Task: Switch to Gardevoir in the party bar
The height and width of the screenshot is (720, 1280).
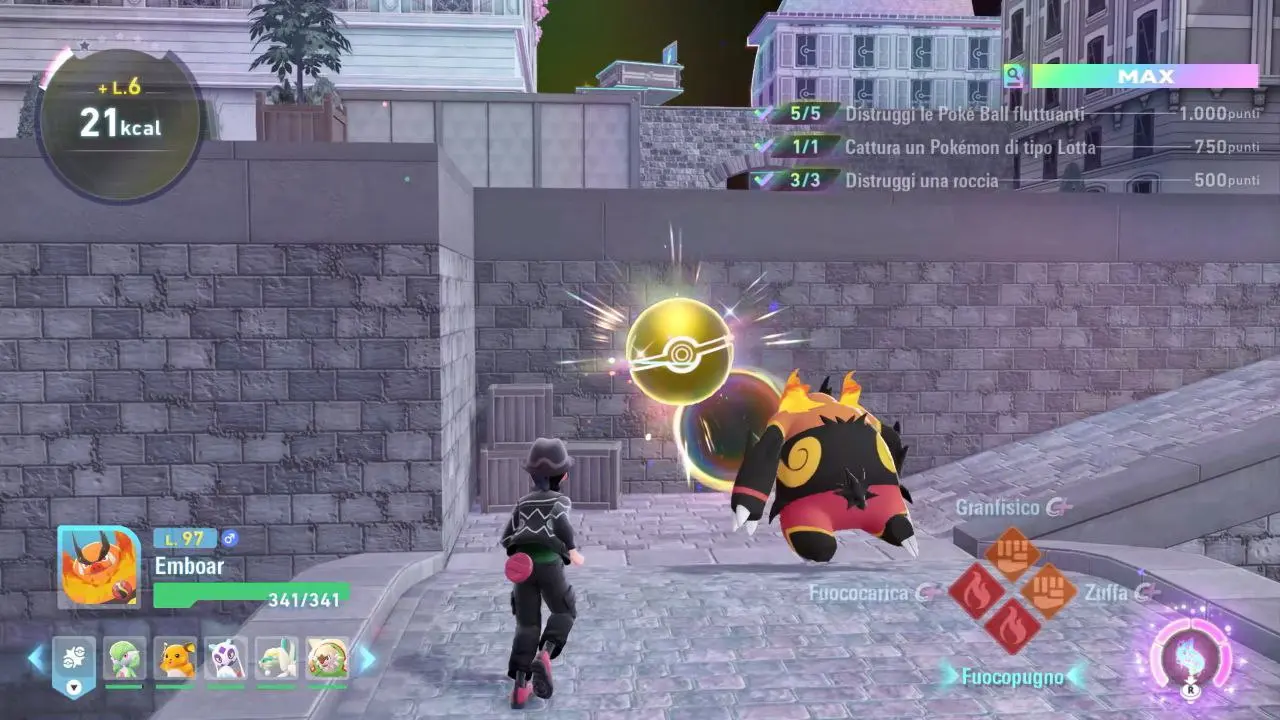Action: (124, 658)
